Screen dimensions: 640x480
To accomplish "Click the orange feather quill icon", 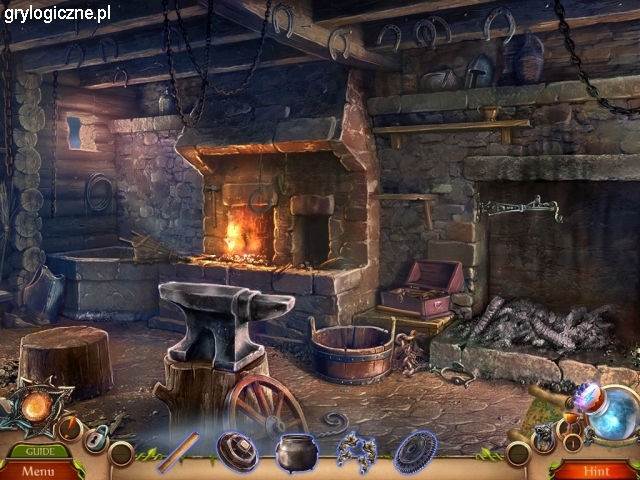I will pyautogui.click(x=69, y=429).
